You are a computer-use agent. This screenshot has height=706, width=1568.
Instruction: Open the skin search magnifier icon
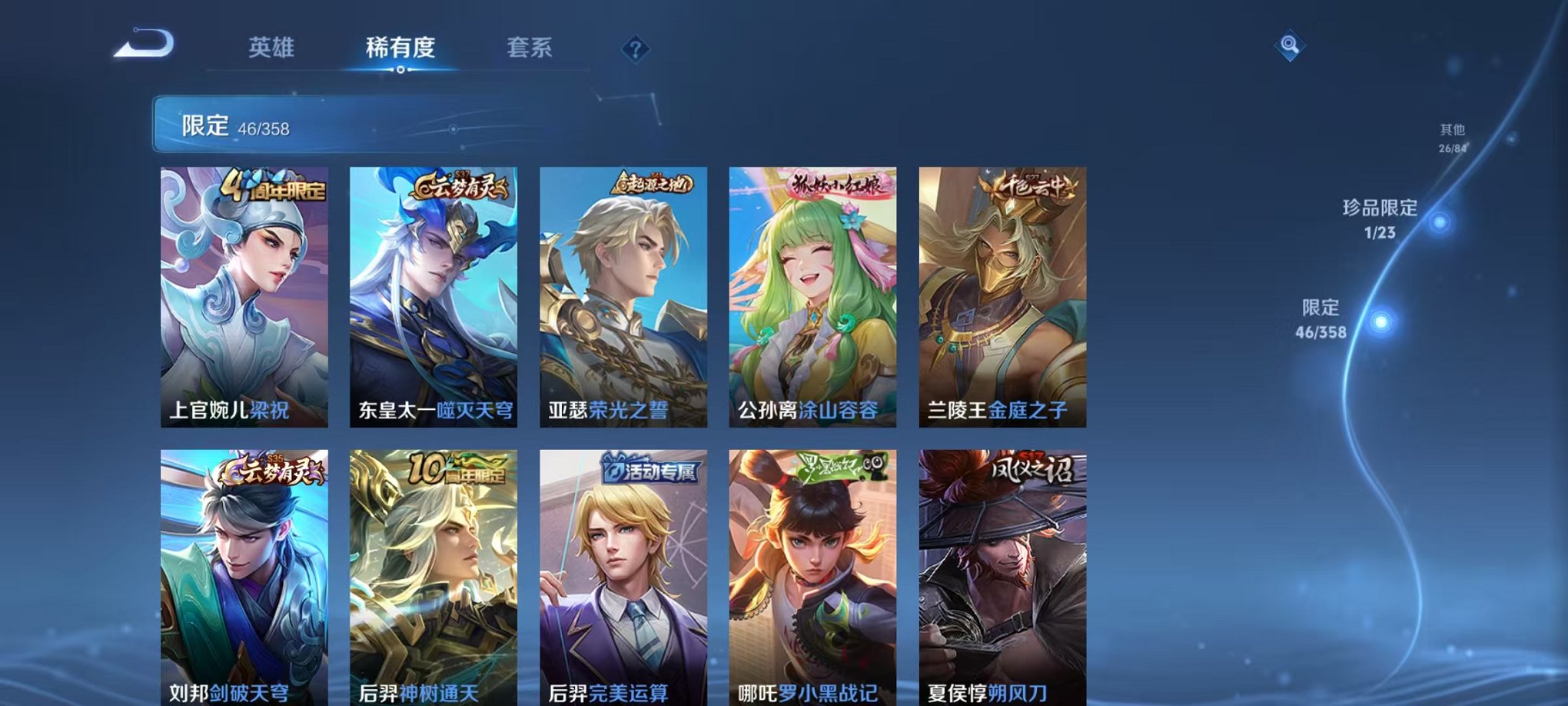click(x=1290, y=45)
